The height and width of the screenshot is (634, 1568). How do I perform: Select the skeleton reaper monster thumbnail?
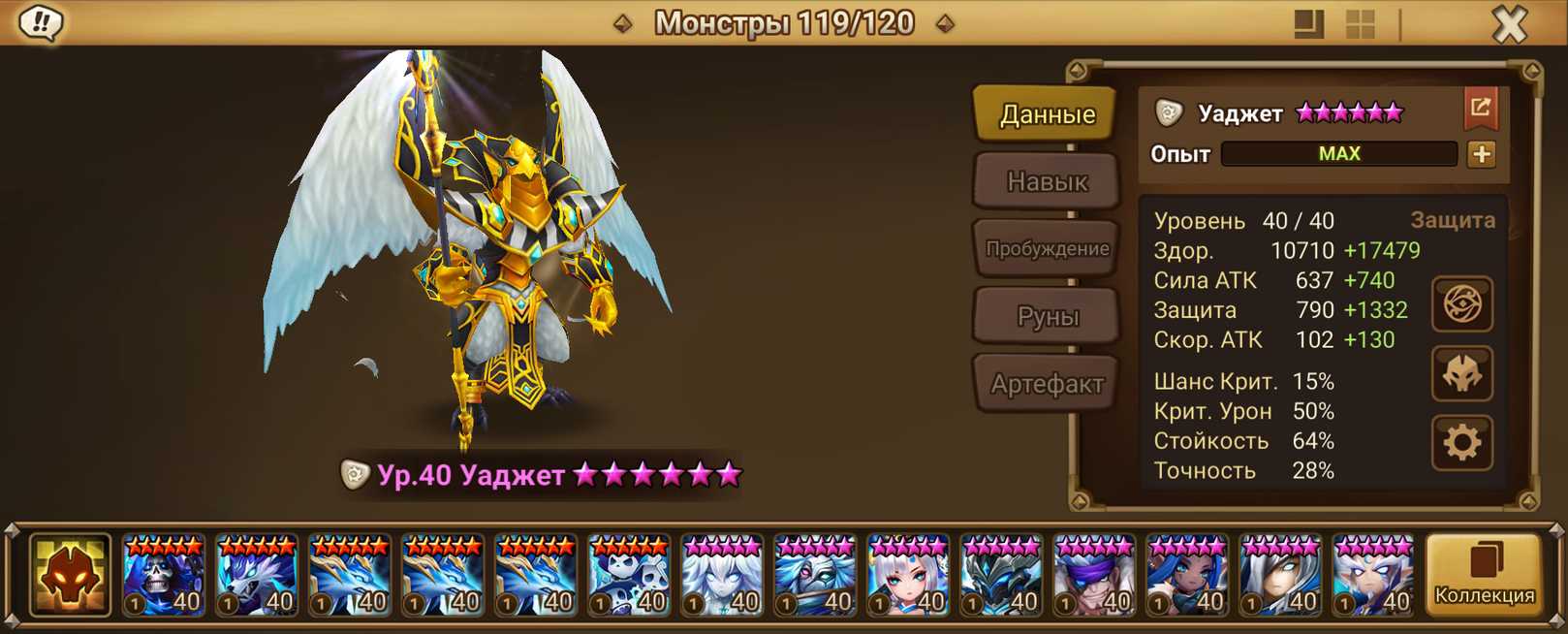click(x=163, y=576)
